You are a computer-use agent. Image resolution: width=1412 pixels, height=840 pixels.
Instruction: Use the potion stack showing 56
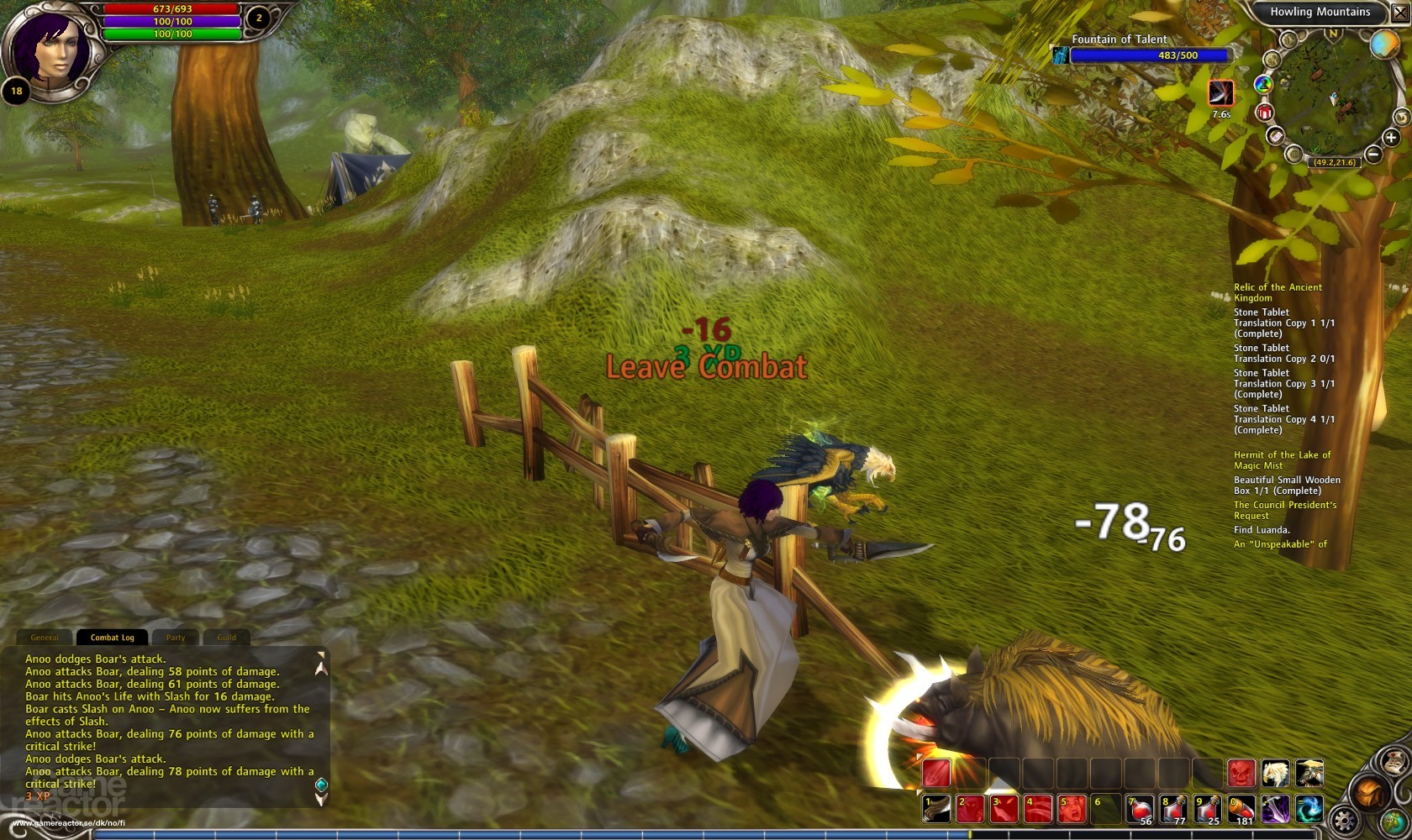pos(1140,809)
